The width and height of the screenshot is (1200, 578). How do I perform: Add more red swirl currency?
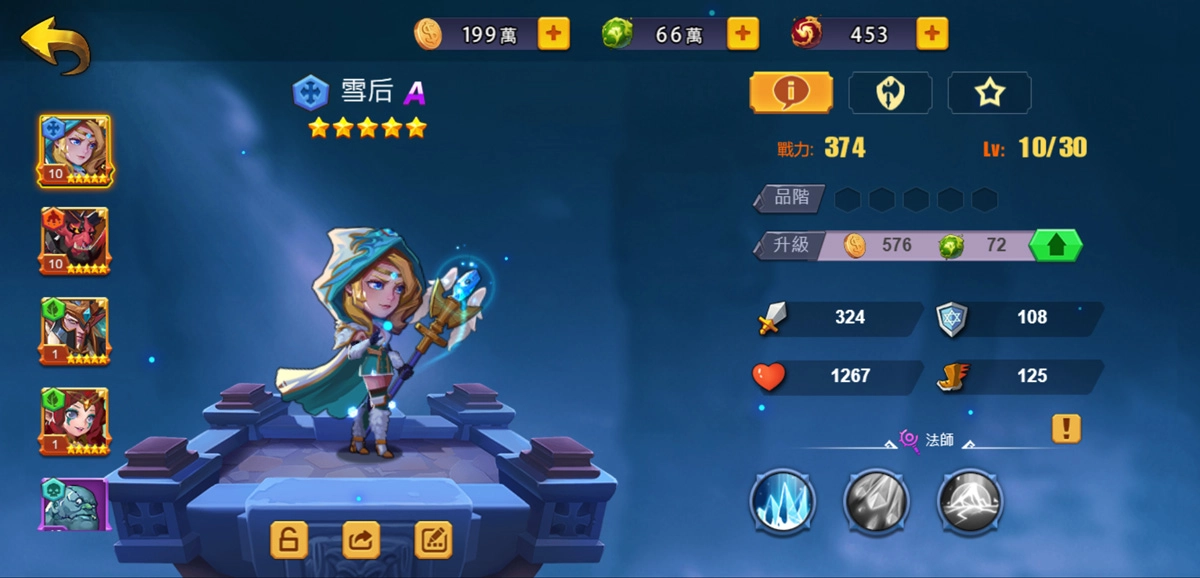point(931,34)
